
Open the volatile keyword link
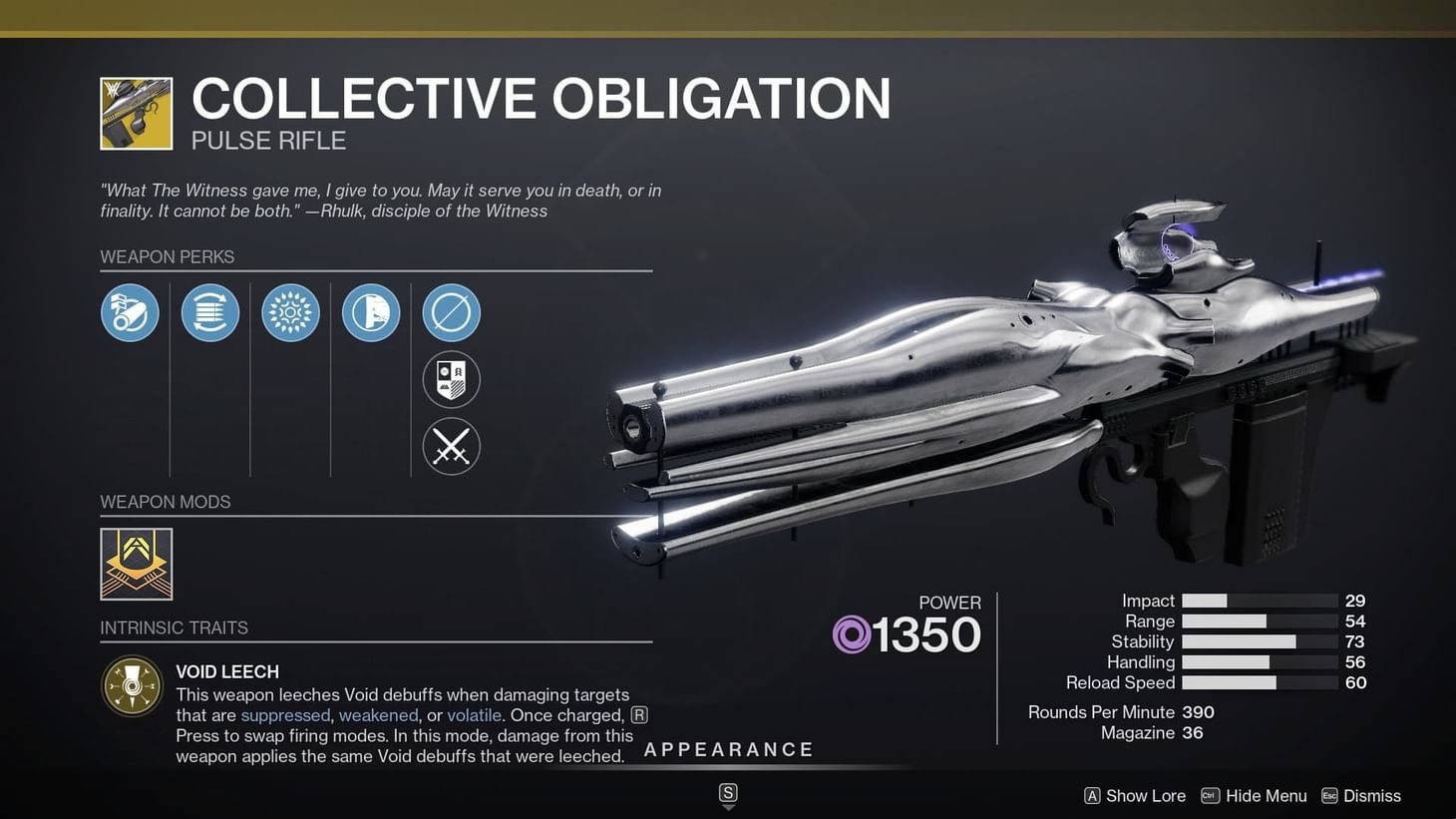coord(474,715)
